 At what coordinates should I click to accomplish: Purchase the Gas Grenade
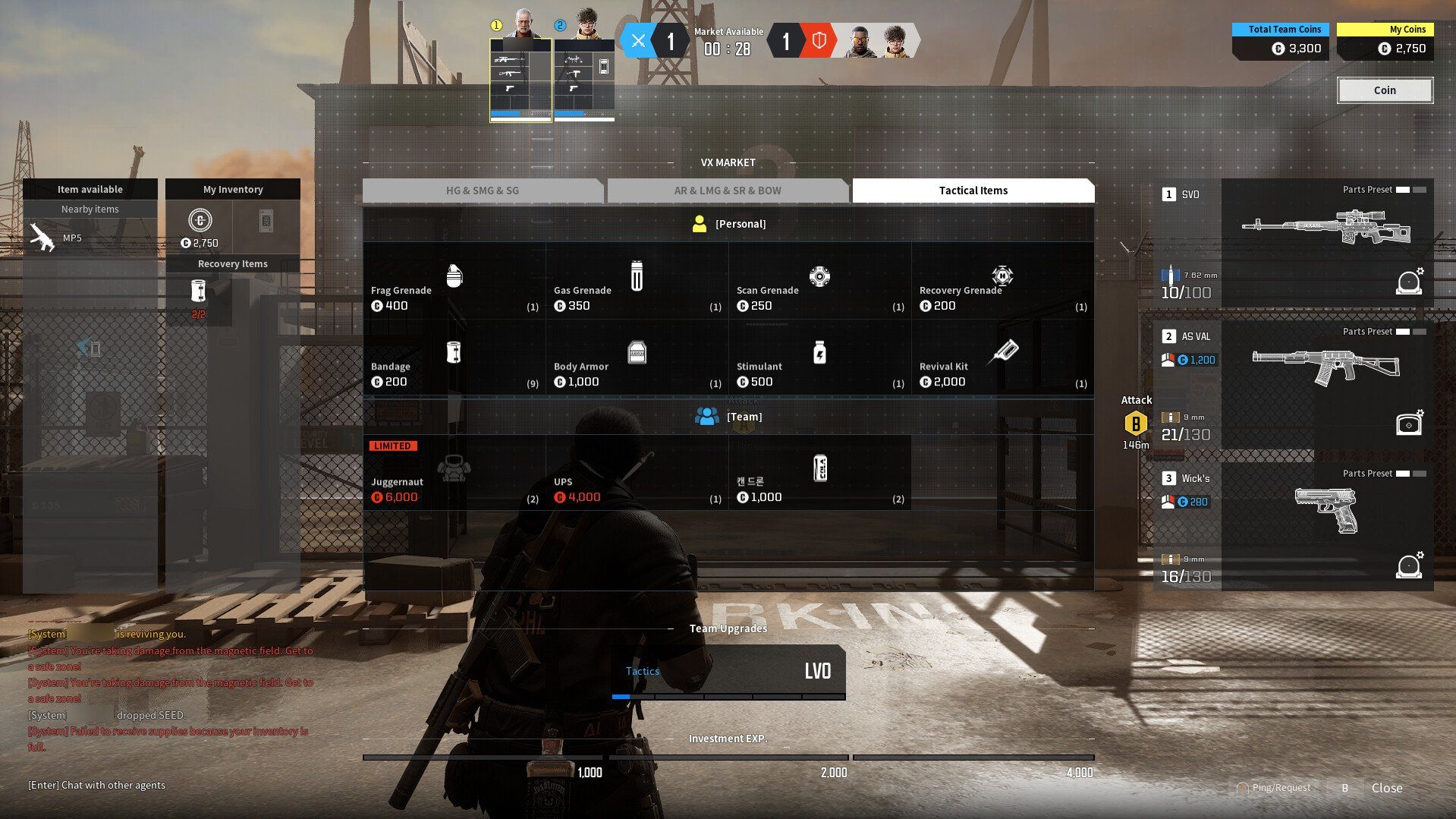[637, 282]
